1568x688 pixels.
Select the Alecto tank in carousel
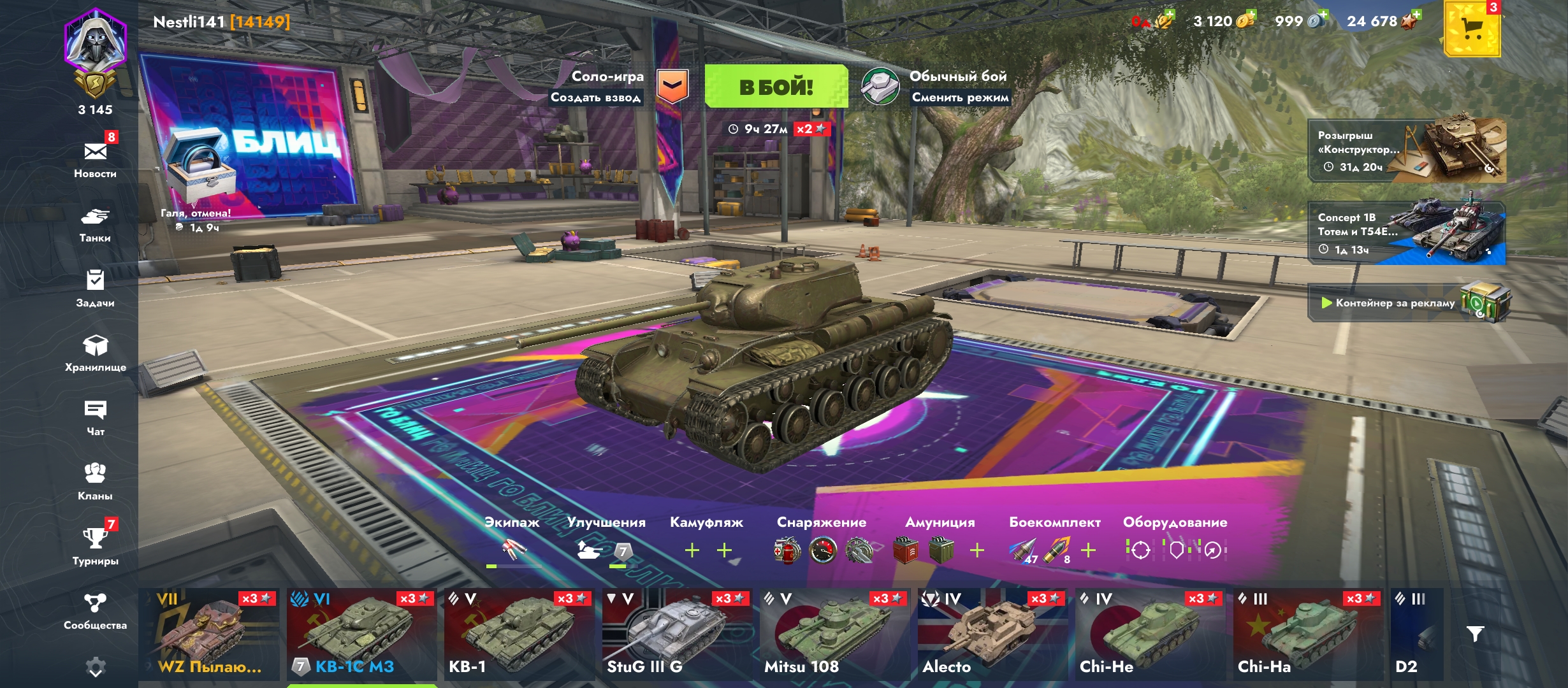[992, 634]
